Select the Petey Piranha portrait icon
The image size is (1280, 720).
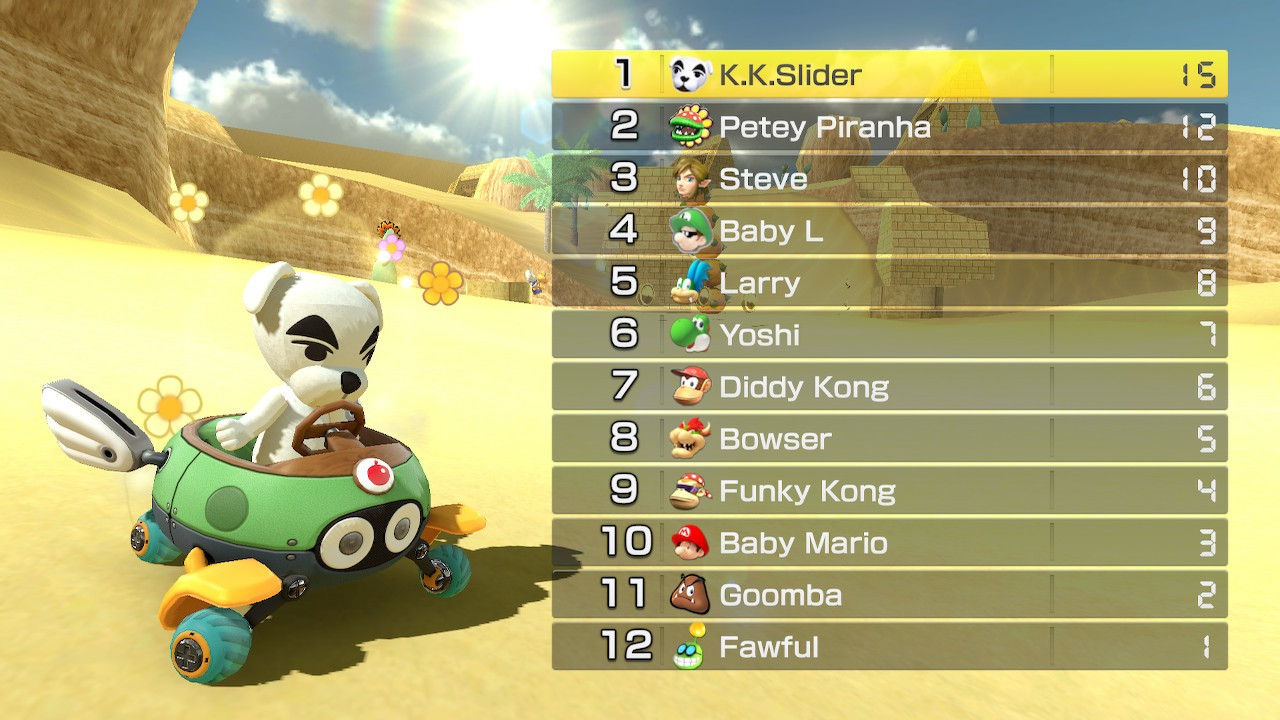pyautogui.click(x=692, y=128)
